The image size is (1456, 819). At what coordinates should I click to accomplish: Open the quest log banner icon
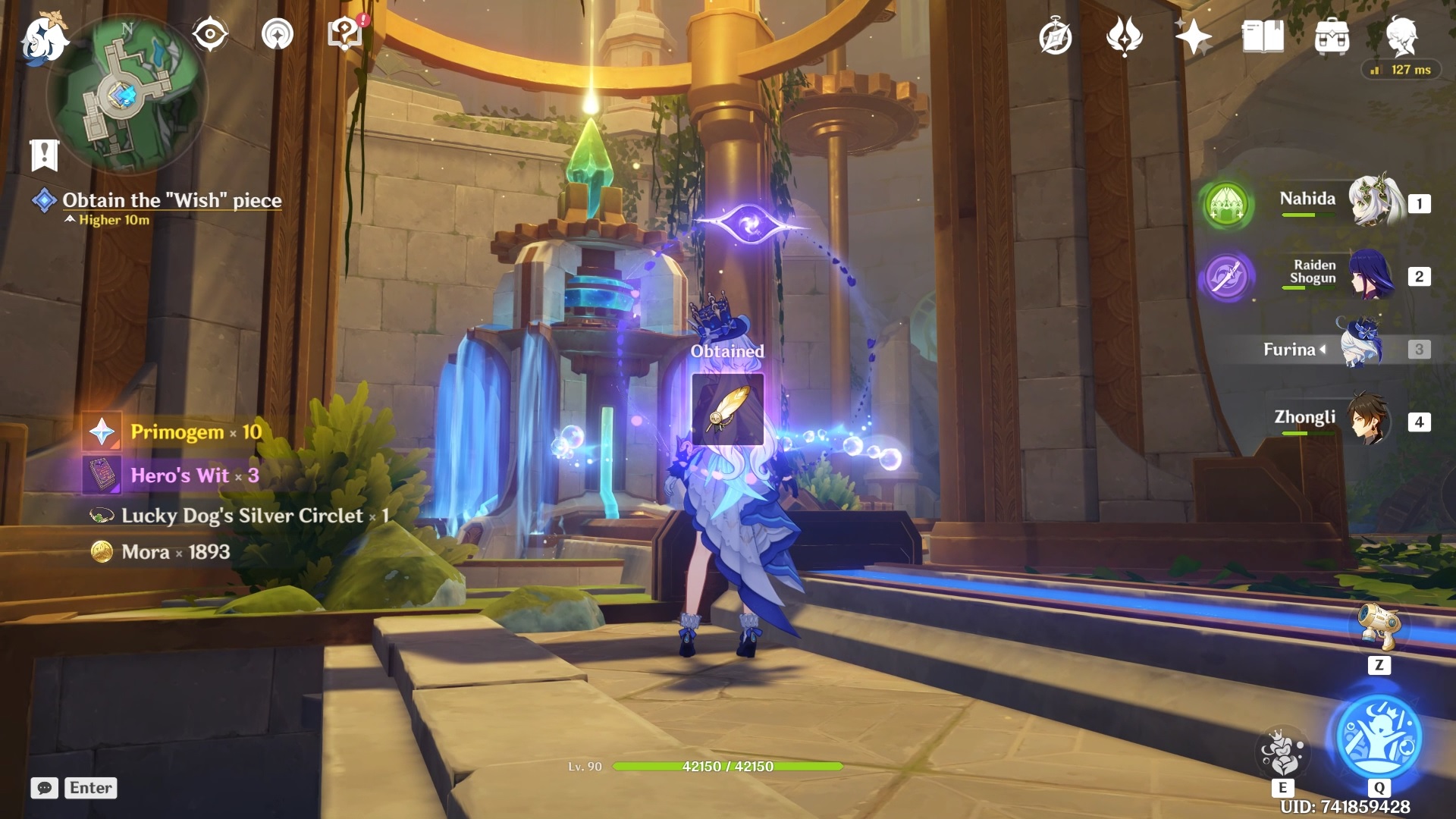(44, 155)
